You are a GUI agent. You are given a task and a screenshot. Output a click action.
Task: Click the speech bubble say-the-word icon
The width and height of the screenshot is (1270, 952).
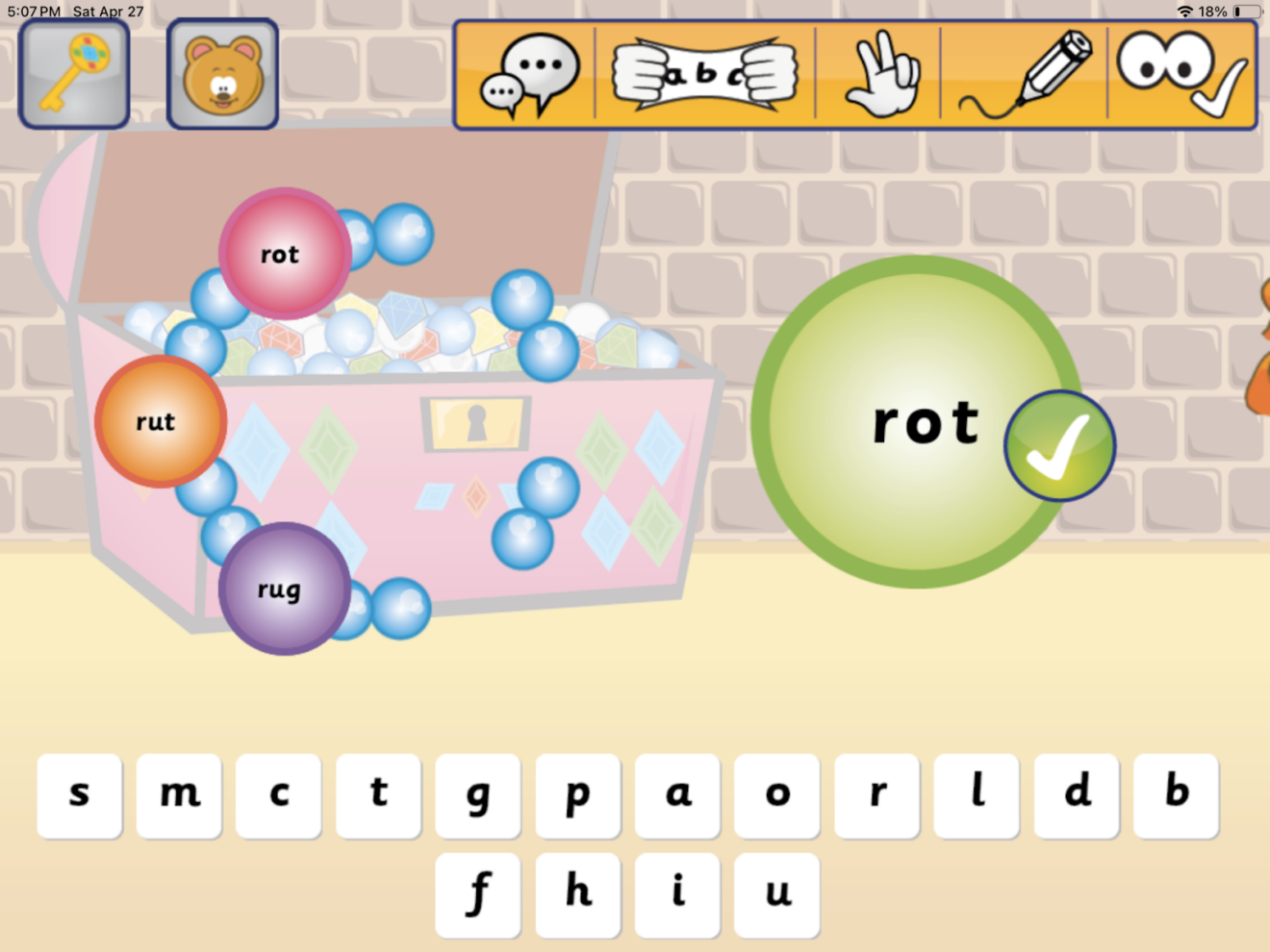pos(529,74)
